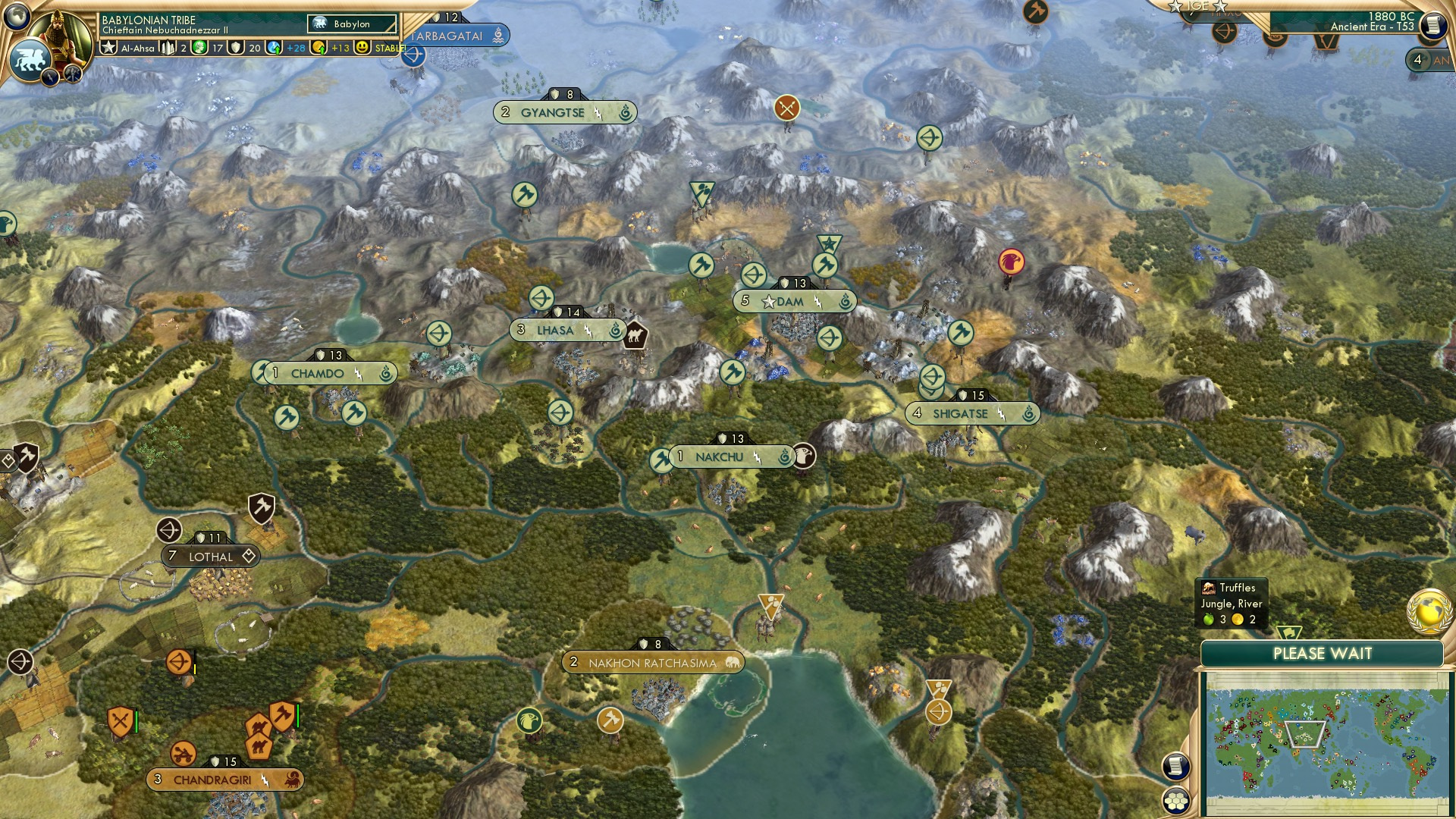Screen dimensions: 1456x819
Task: Click the notification log scroll icon near minimap
Action: click(x=1176, y=767)
